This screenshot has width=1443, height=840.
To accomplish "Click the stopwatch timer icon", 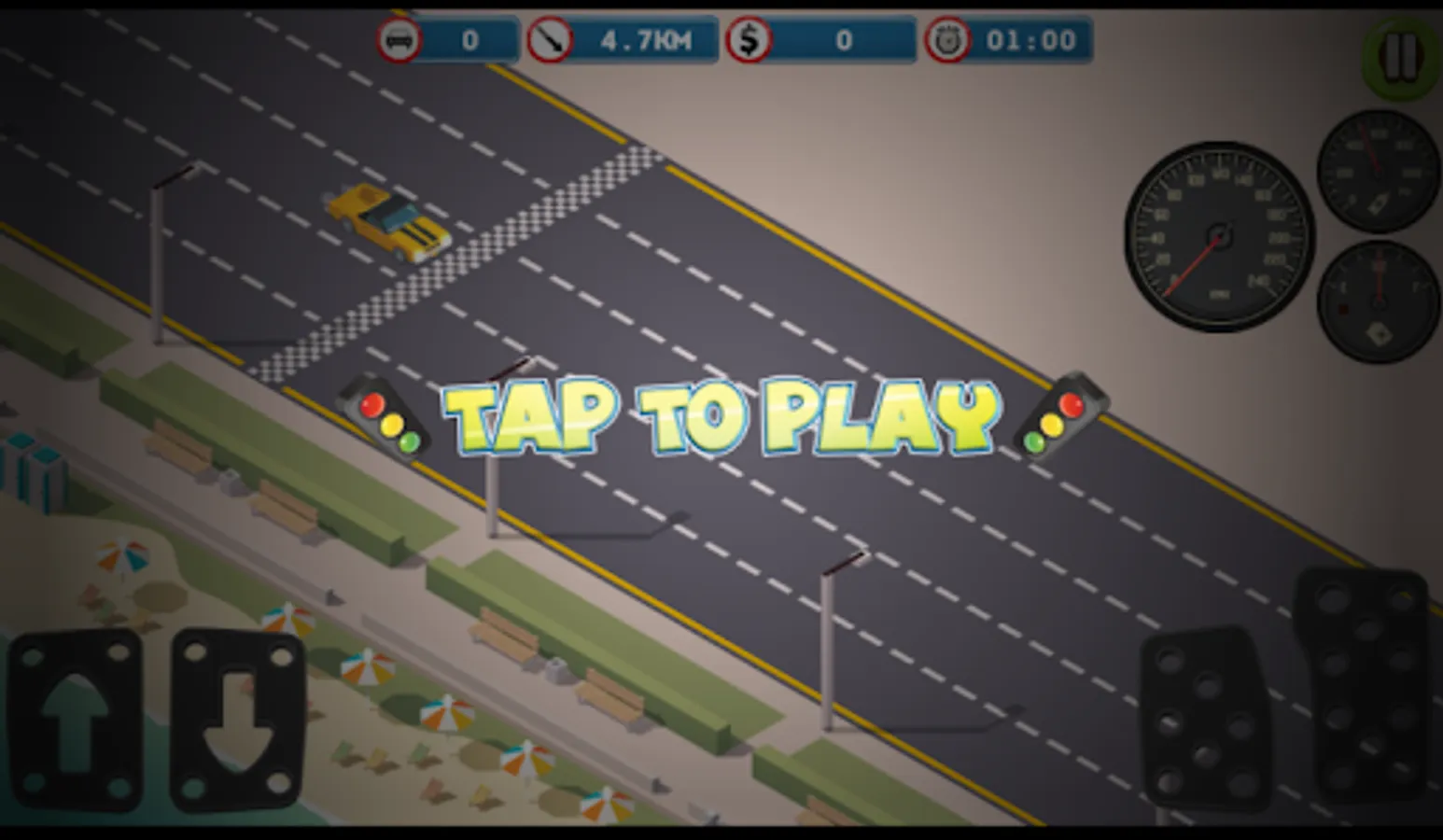I will tap(948, 39).
